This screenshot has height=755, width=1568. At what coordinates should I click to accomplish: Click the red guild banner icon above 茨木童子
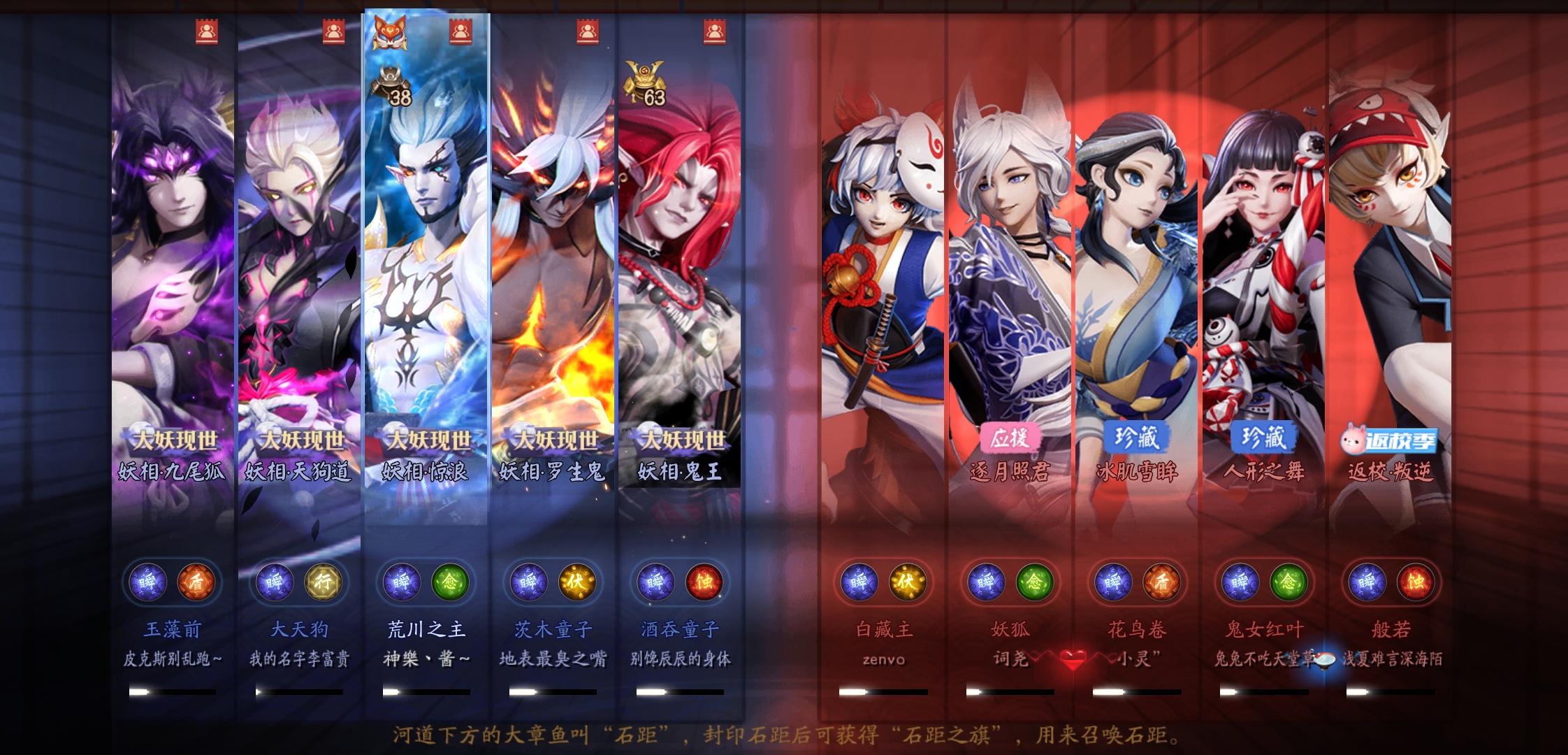coord(586,29)
